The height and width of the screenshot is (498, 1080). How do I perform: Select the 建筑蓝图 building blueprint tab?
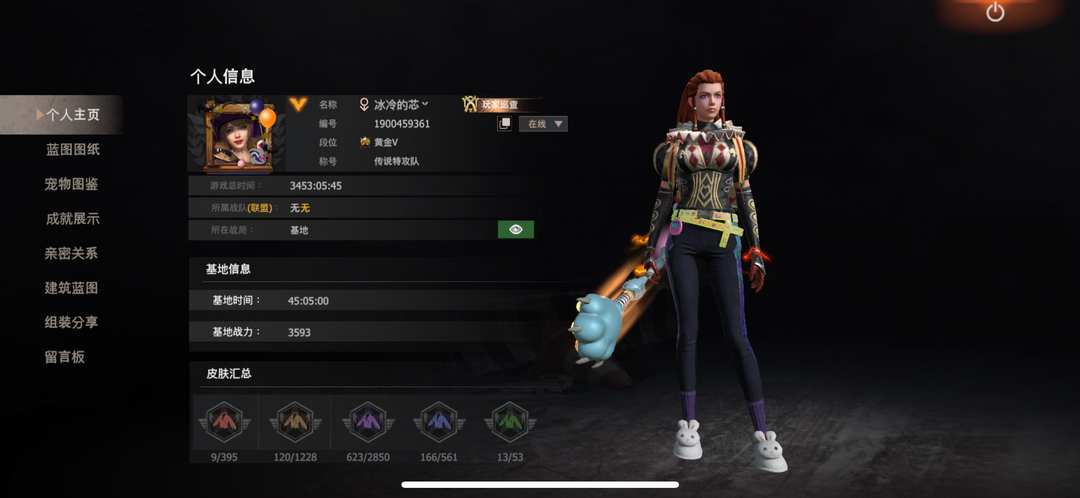pyautogui.click(x=72, y=288)
